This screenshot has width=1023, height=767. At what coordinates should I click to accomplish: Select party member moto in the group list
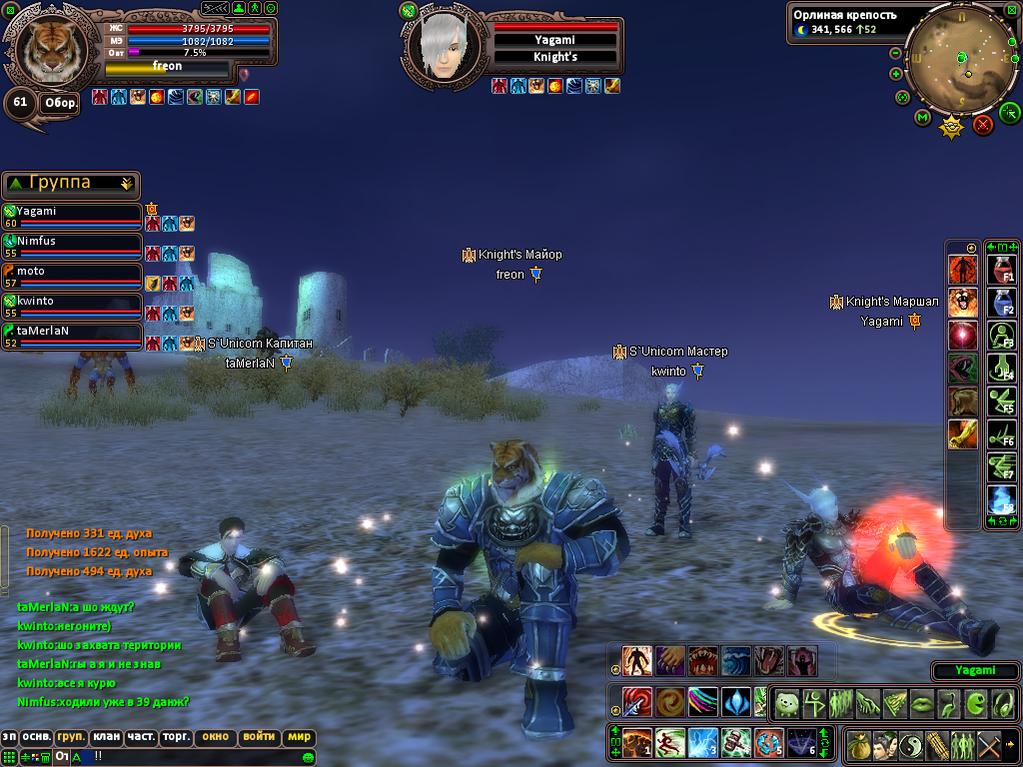72,273
